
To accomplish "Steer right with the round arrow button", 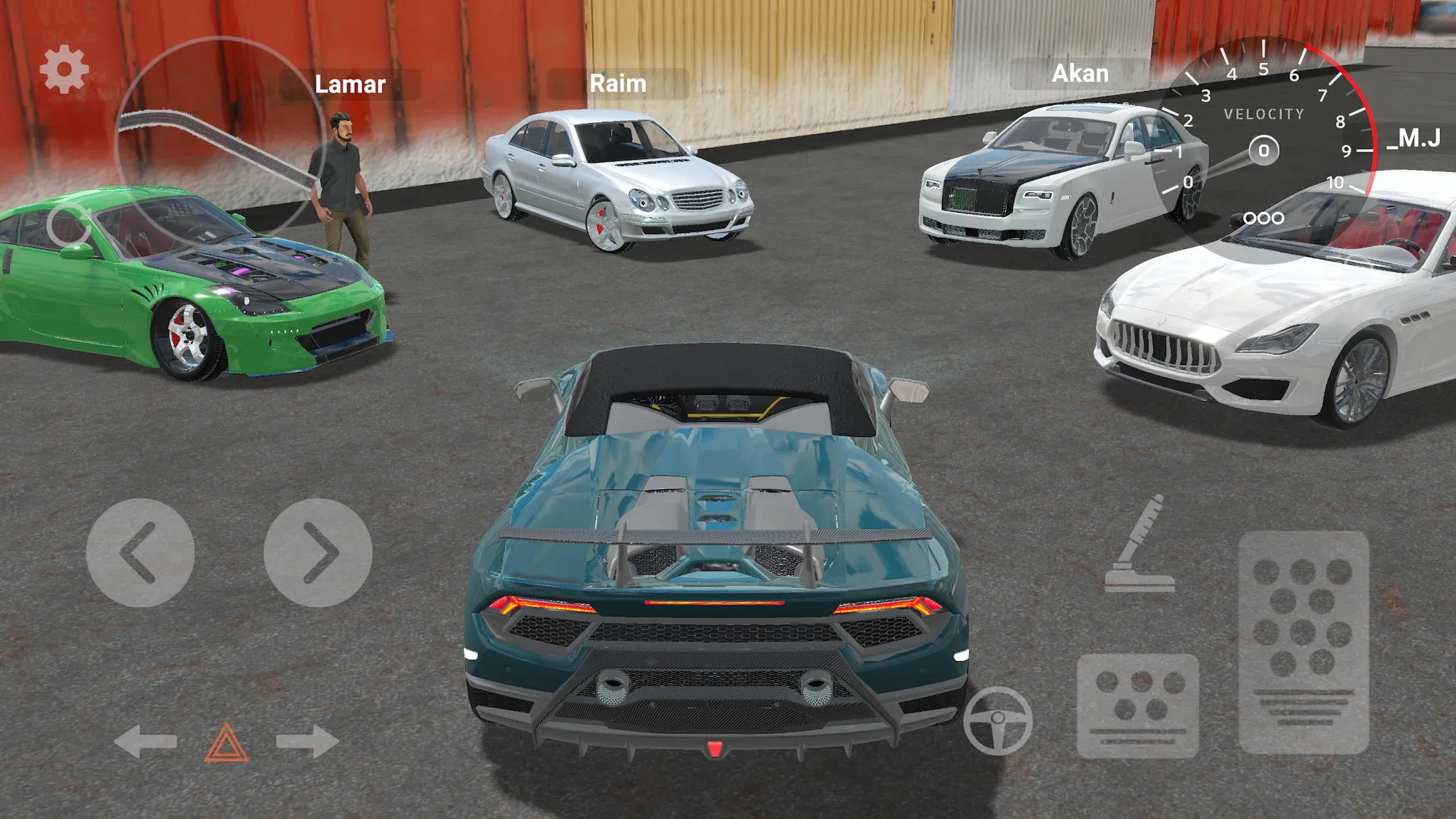I will click(x=318, y=553).
